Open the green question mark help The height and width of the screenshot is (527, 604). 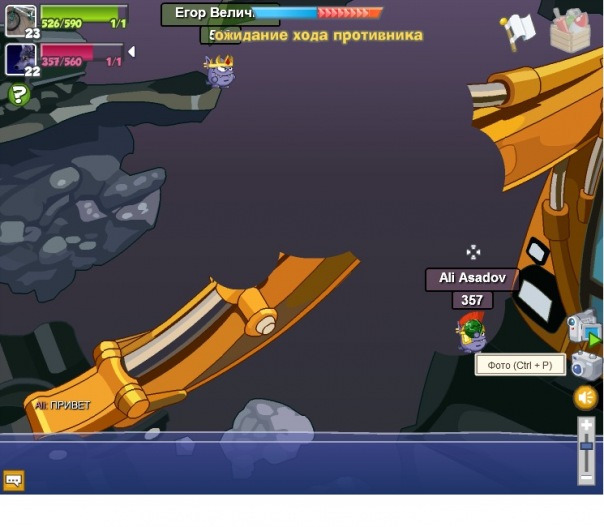tap(18, 94)
